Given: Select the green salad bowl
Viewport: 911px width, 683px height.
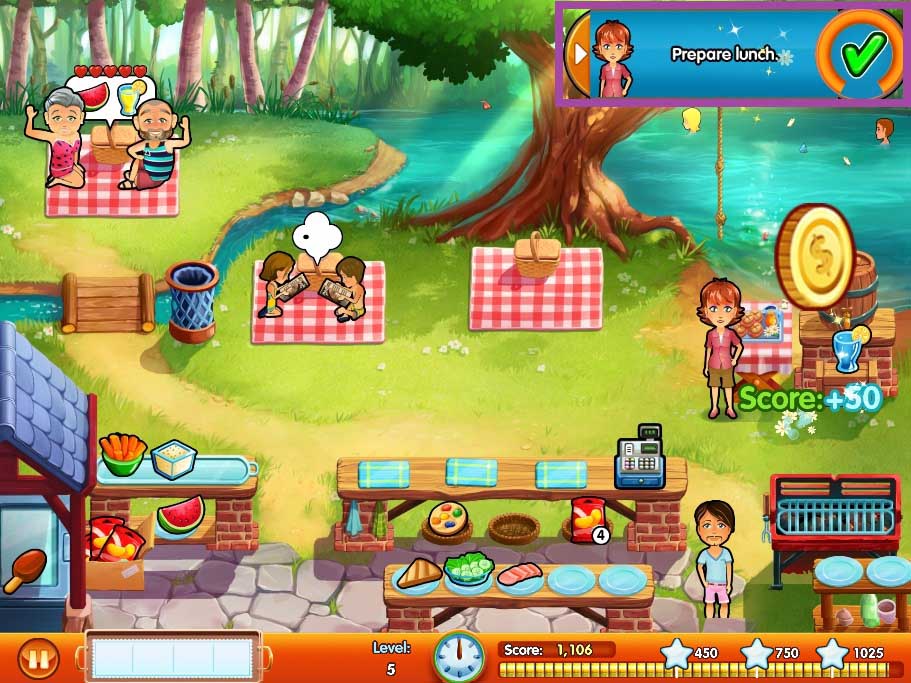Looking at the screenshot, I should 467,571.
